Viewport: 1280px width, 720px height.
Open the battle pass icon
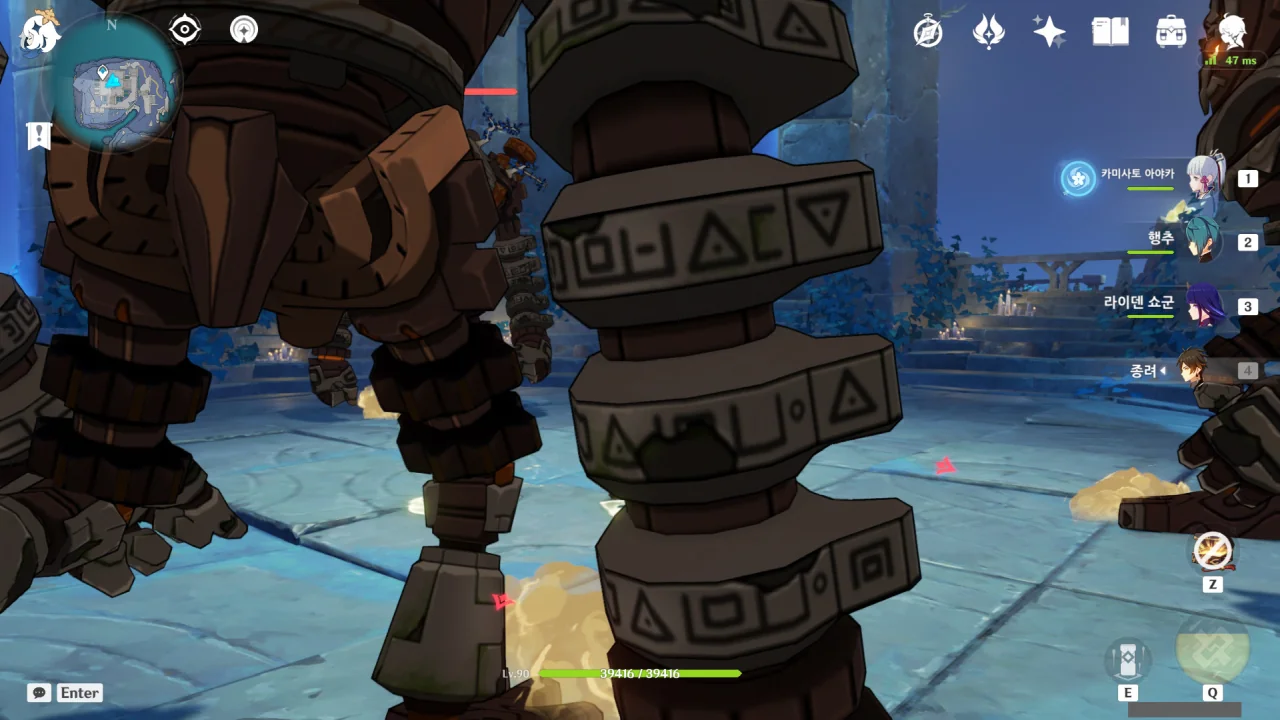[989, 32]
